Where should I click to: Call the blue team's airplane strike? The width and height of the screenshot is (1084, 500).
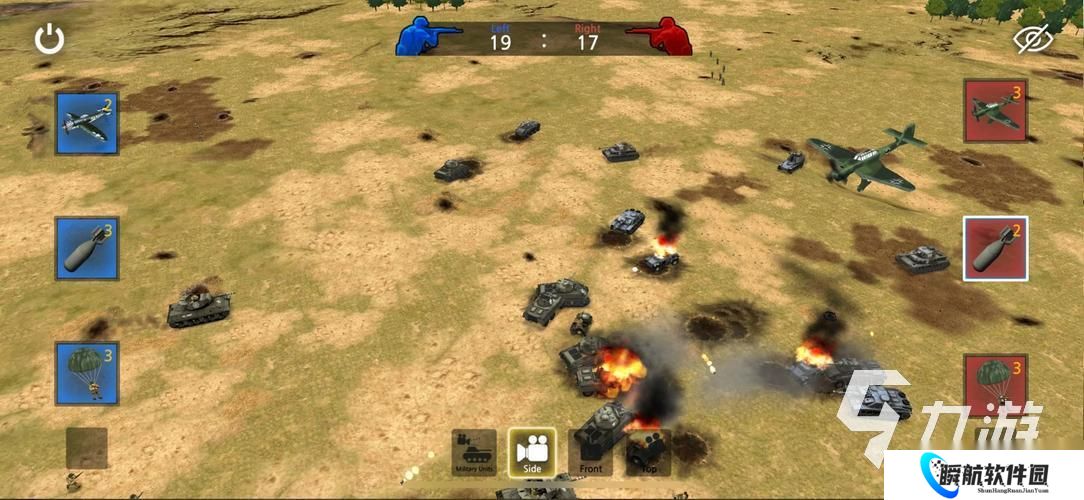[x=87, y=124]
